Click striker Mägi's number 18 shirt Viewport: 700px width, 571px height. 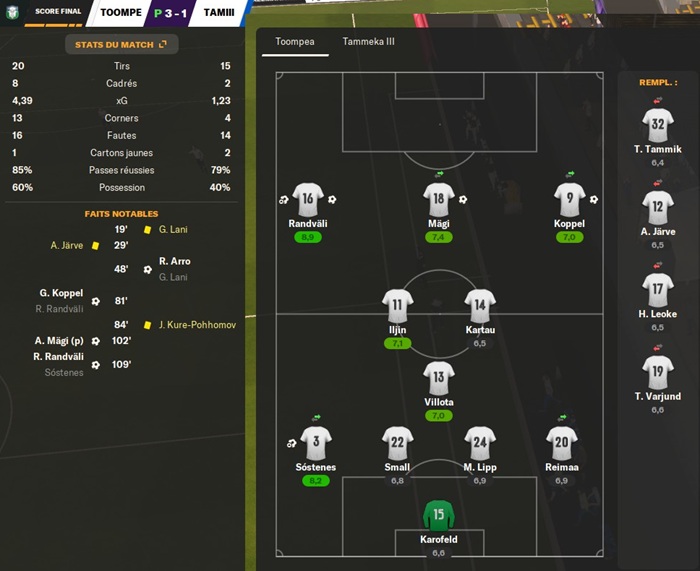(x=439, y=198)
